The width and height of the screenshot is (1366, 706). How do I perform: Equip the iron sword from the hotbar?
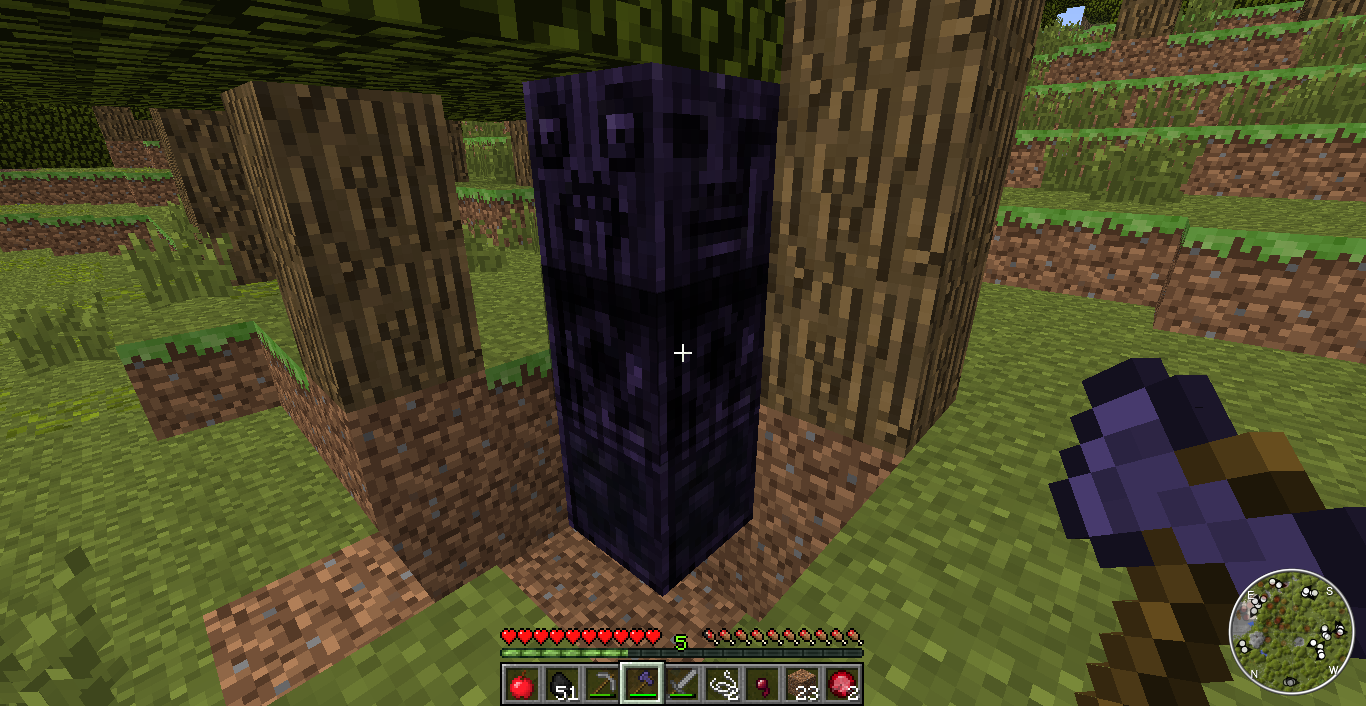(x=682, y=685)
